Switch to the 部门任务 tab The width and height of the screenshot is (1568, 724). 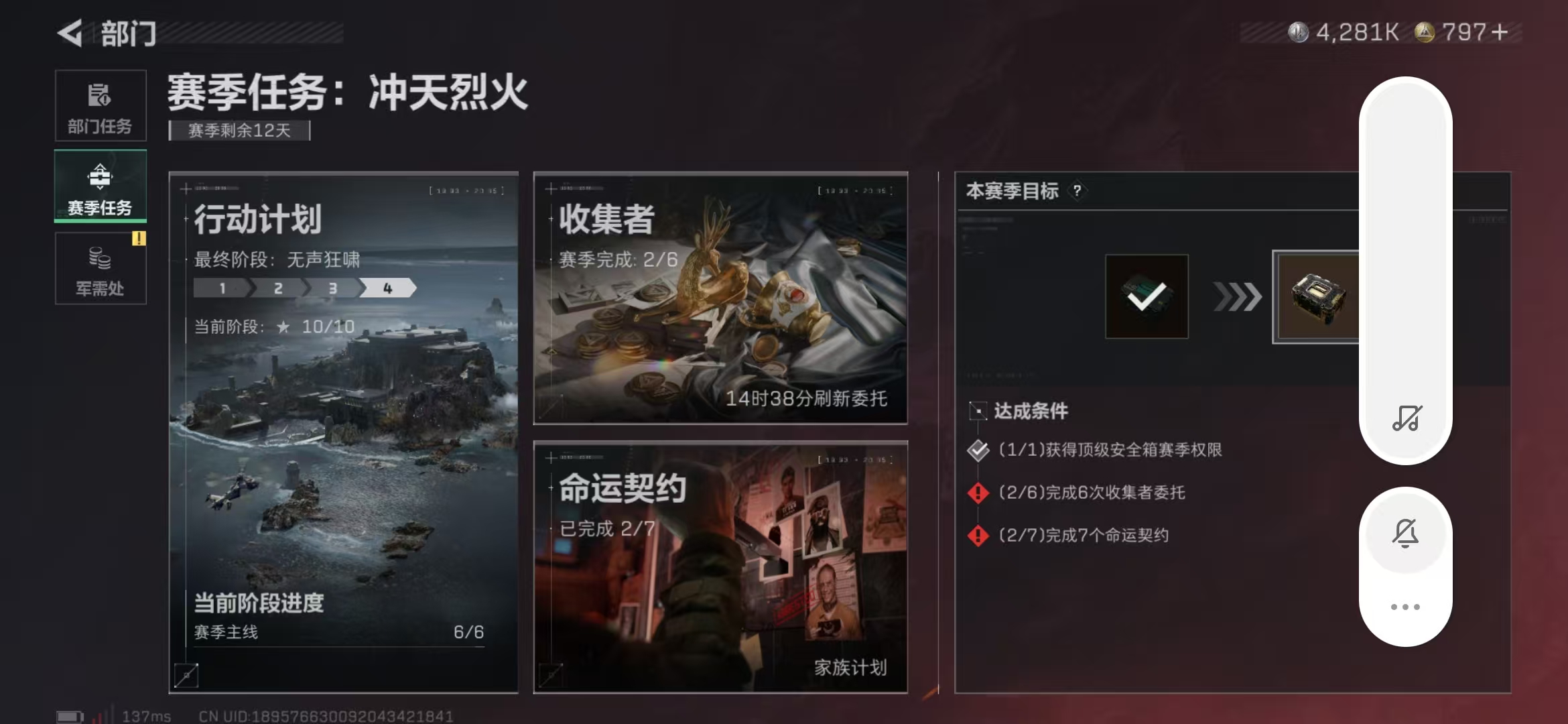100,106
